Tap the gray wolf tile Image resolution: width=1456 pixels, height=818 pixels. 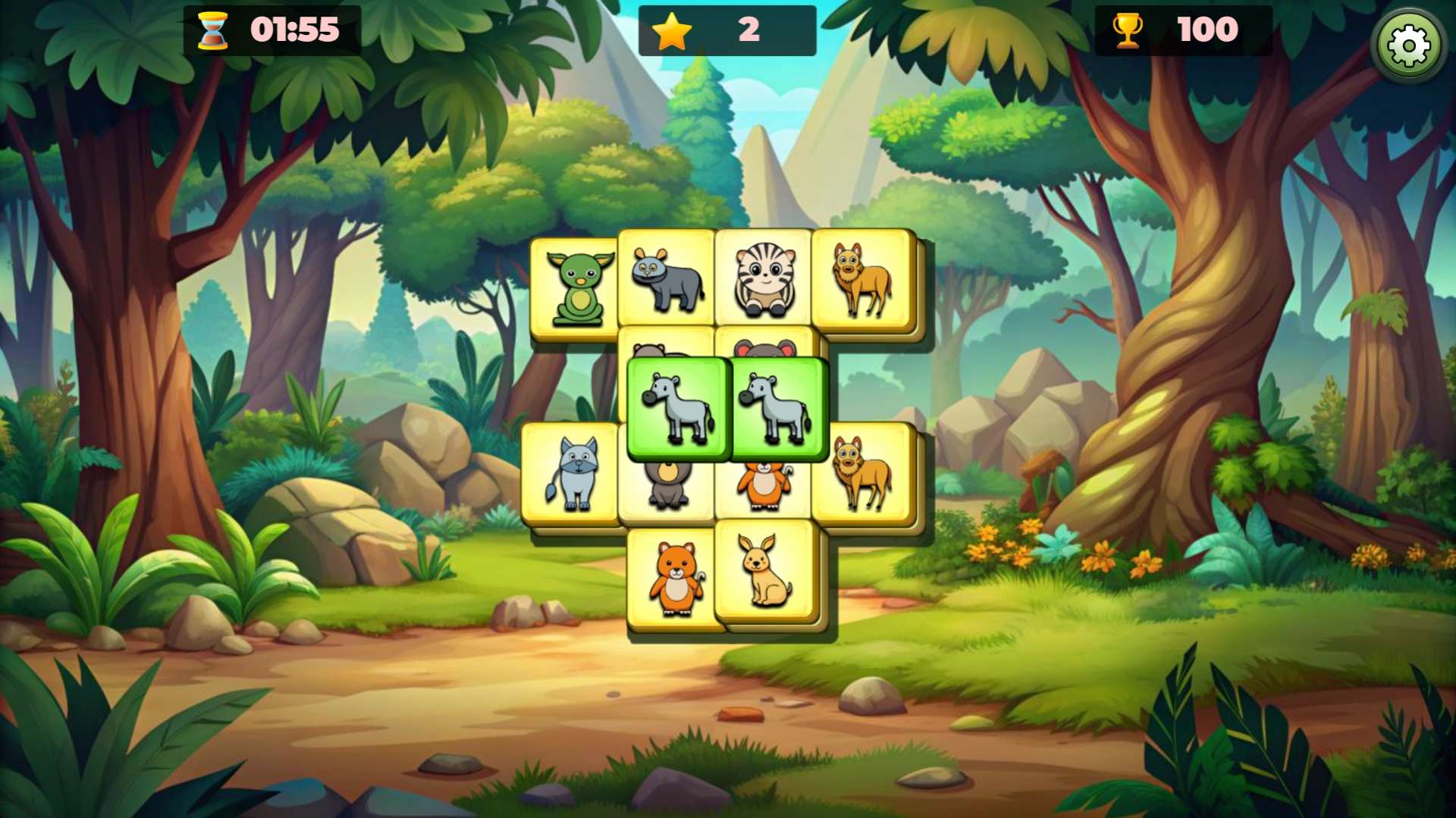pyautogui.click(x=573, y=474)
